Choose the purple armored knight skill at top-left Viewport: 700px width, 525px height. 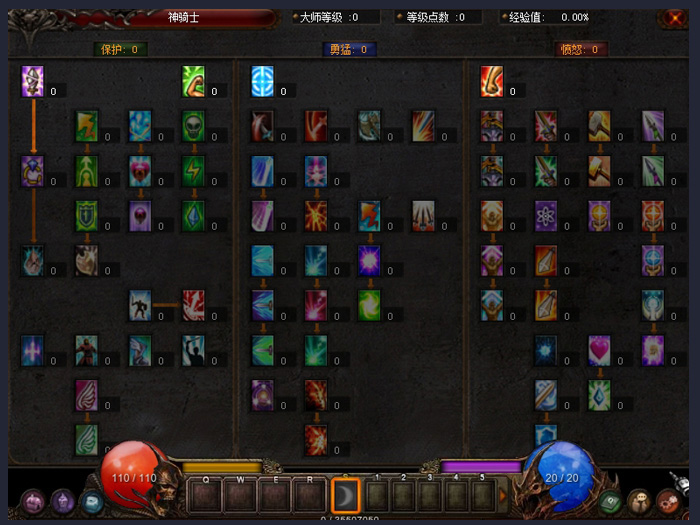coord(33,81)
